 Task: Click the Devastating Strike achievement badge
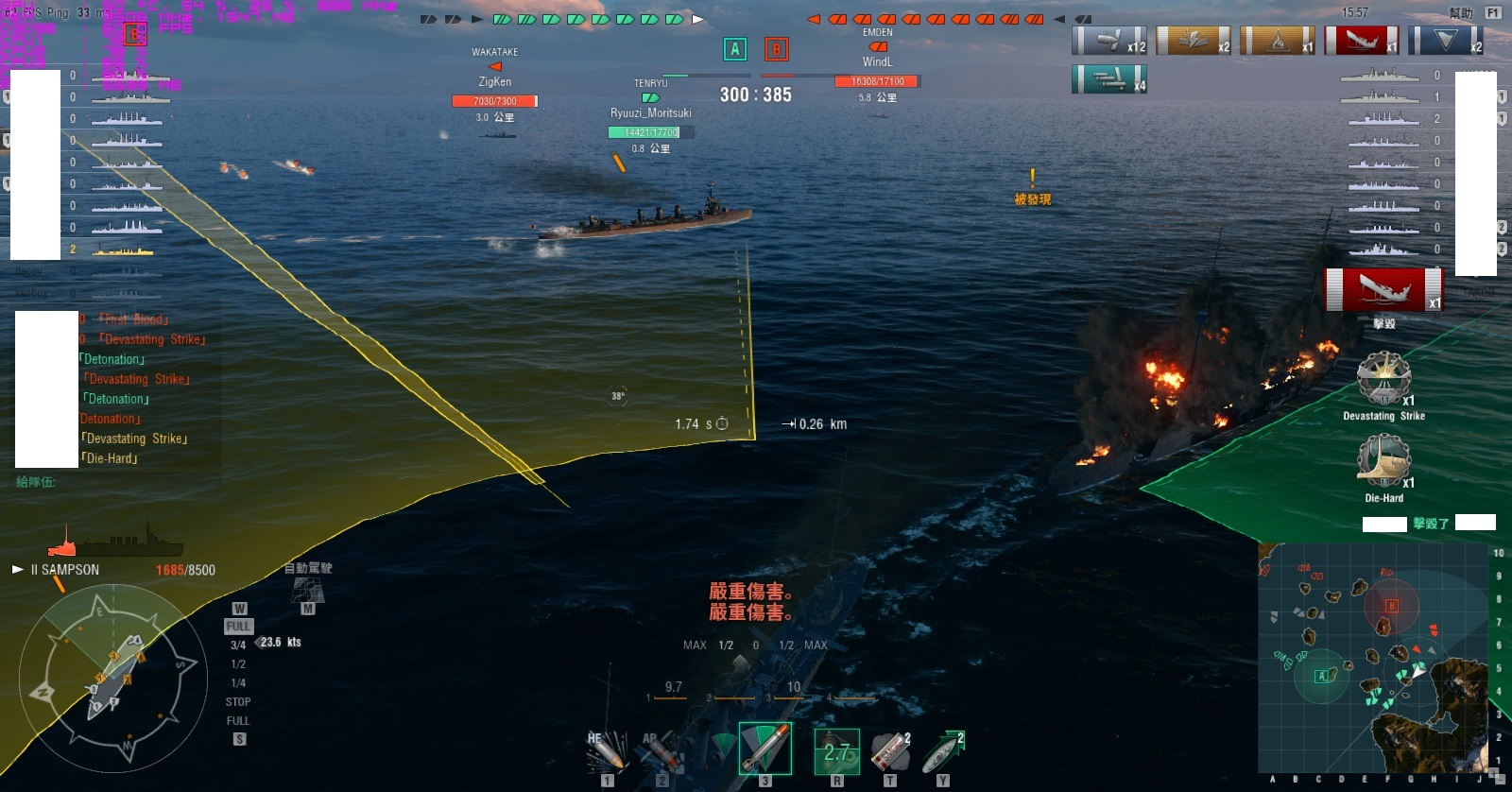pos(1383,379)
